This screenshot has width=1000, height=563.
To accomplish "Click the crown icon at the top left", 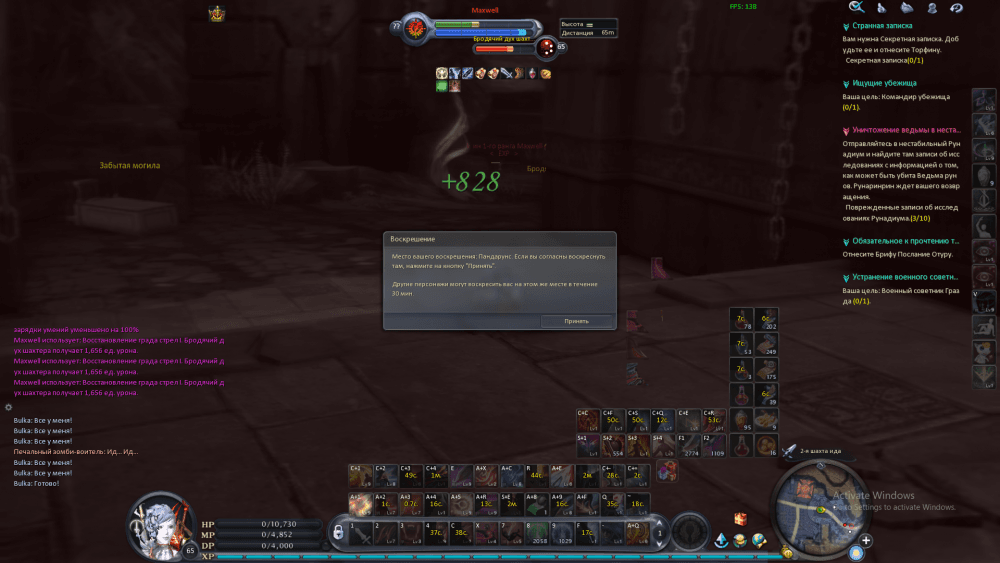I will [x=216, y=13].
